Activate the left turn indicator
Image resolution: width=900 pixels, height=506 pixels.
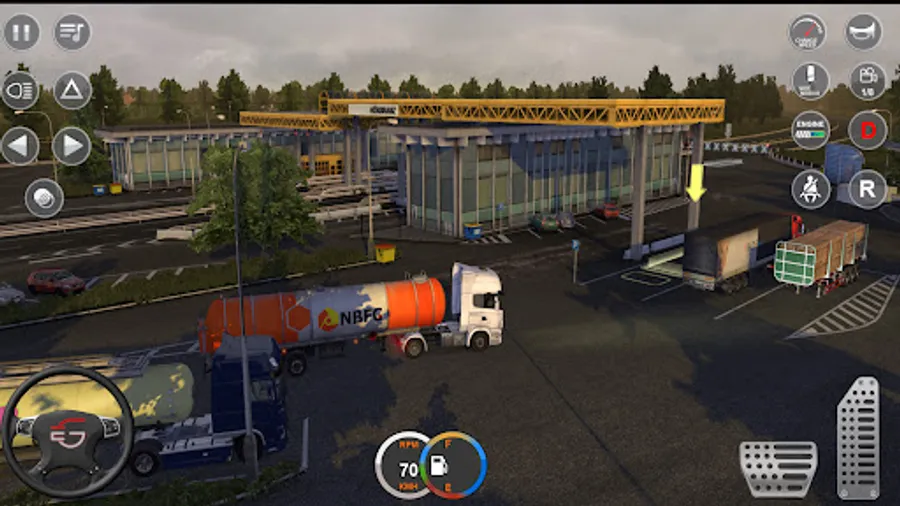tap(21, 146)
